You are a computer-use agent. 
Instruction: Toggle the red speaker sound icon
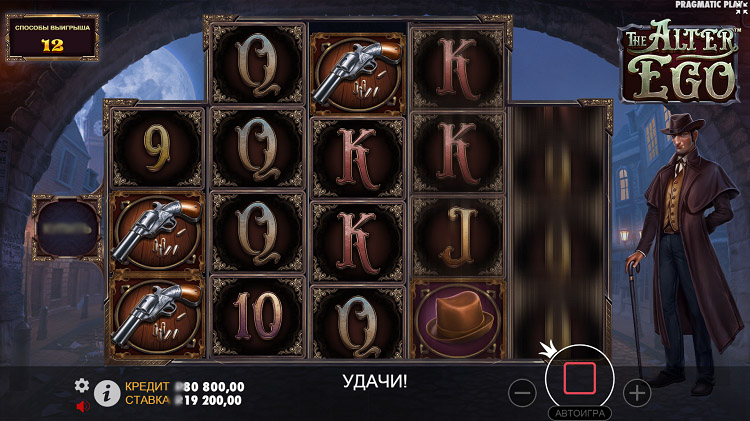click(x=82, y=406)
